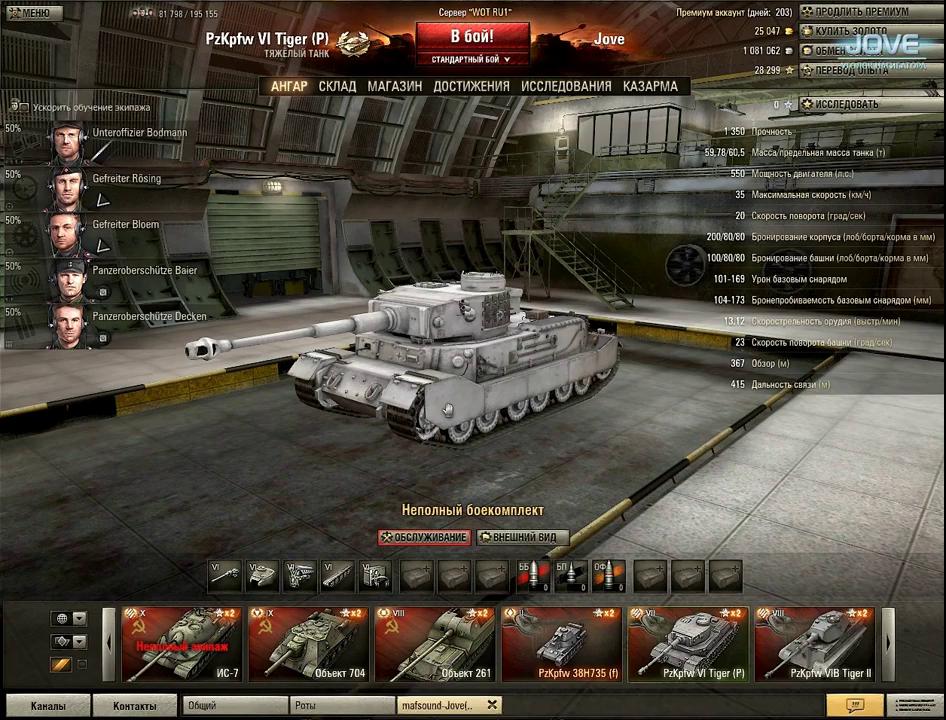Select the ИС-7 tank in carousel
Viewport: 946px width, 720px height.
(x=181, y=644)
